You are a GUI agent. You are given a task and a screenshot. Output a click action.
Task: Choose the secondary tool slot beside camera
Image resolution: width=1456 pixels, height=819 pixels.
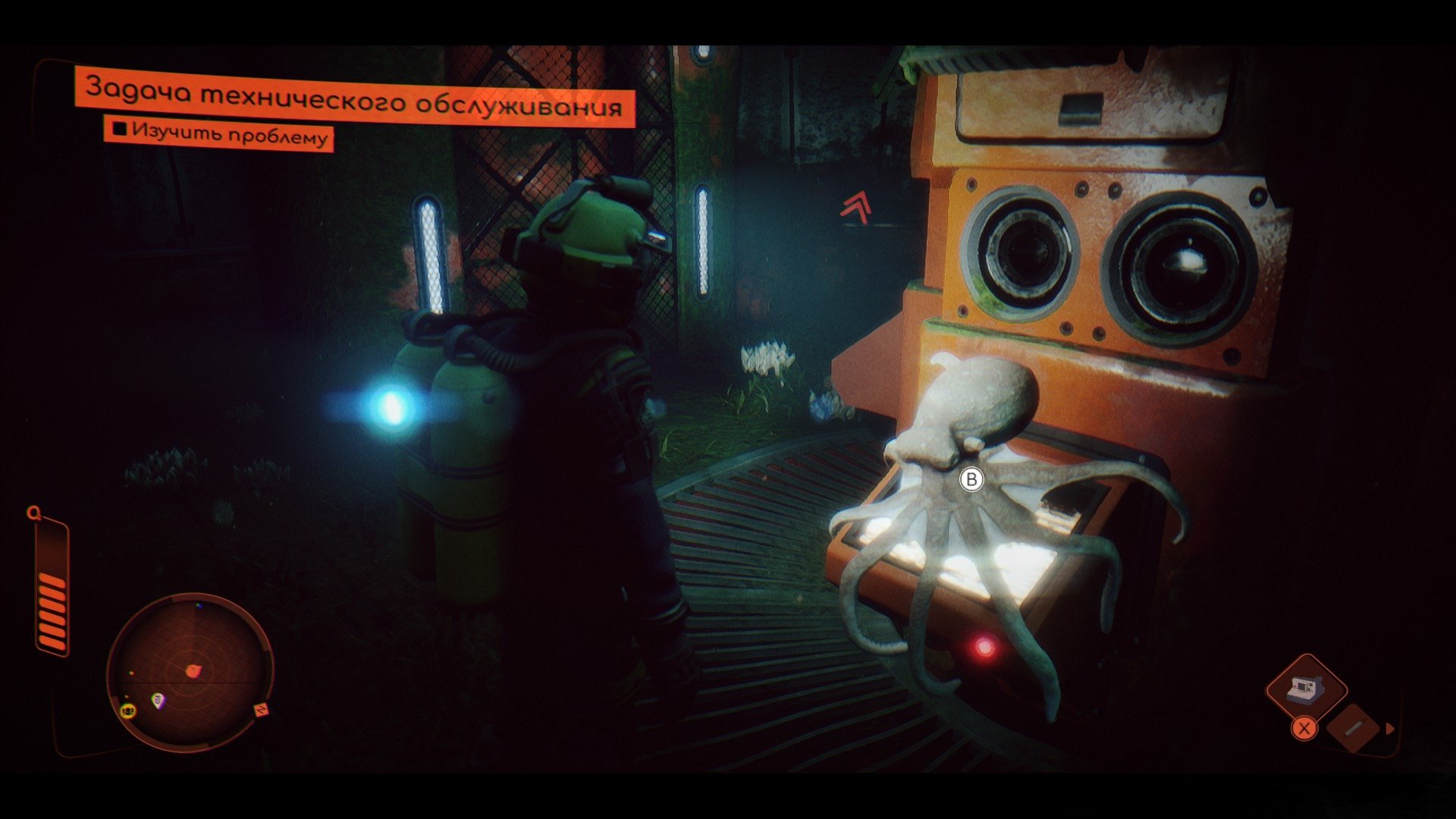[x=1354, y=727]
